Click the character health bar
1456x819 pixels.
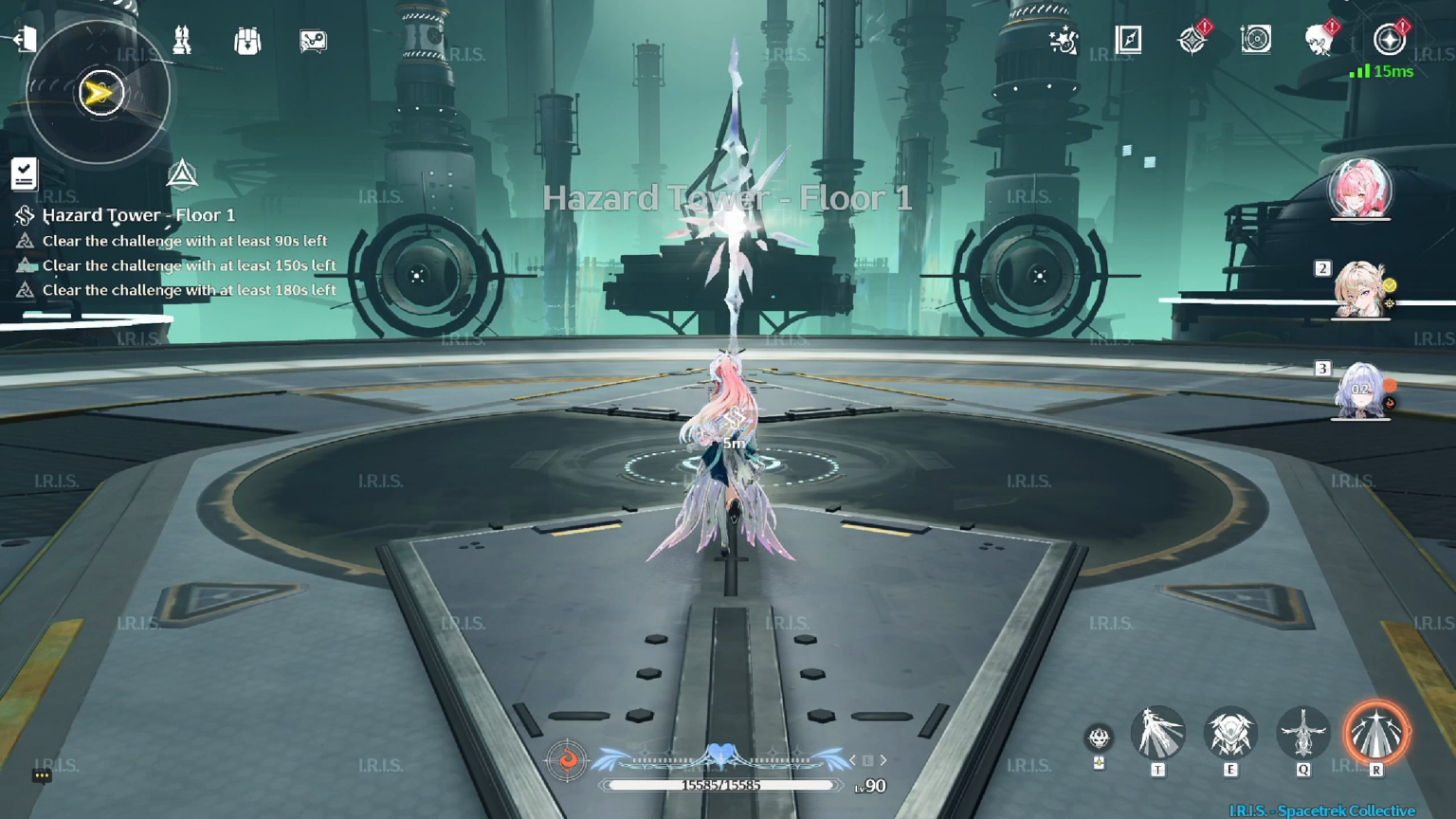[x=722, y=785]
